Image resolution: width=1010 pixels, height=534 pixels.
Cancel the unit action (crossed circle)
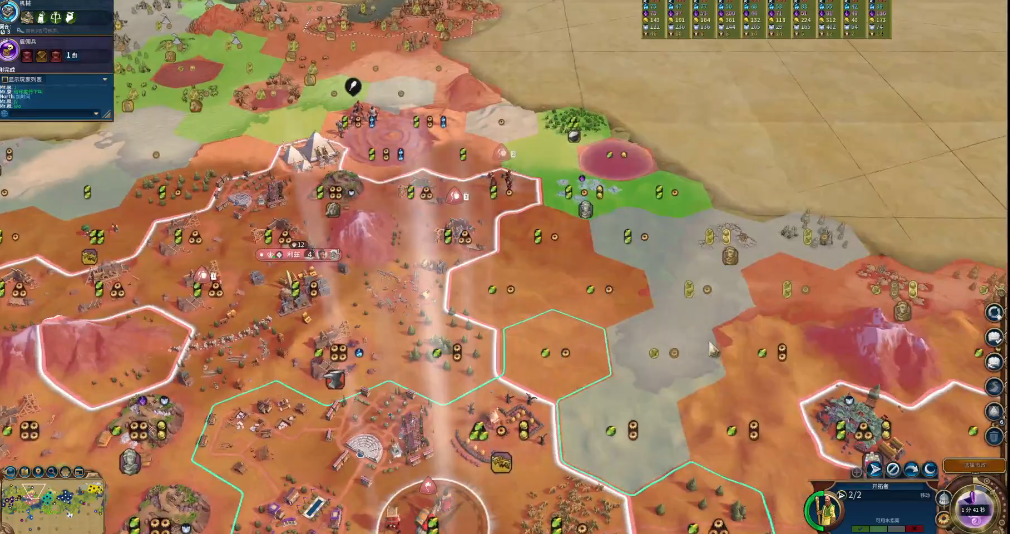tap(893, 469)
